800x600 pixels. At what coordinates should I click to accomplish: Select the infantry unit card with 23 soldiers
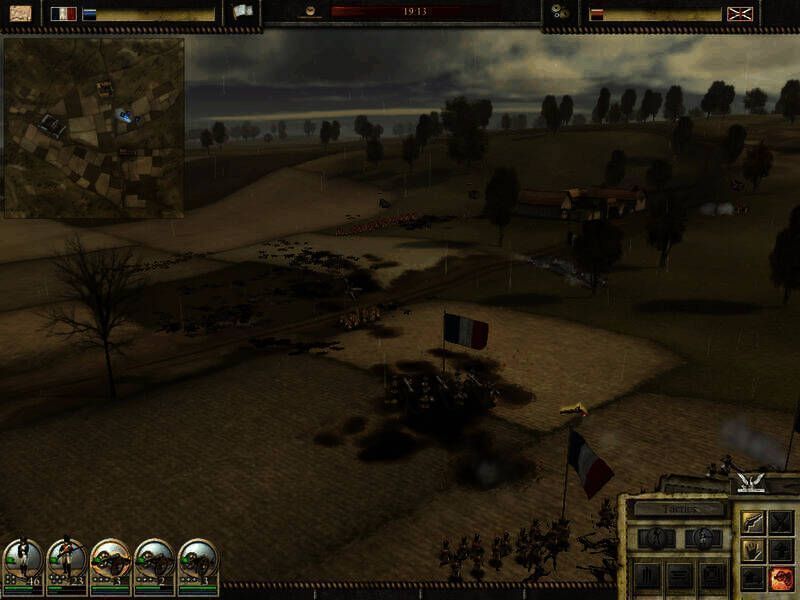click(x=66, y=564)
